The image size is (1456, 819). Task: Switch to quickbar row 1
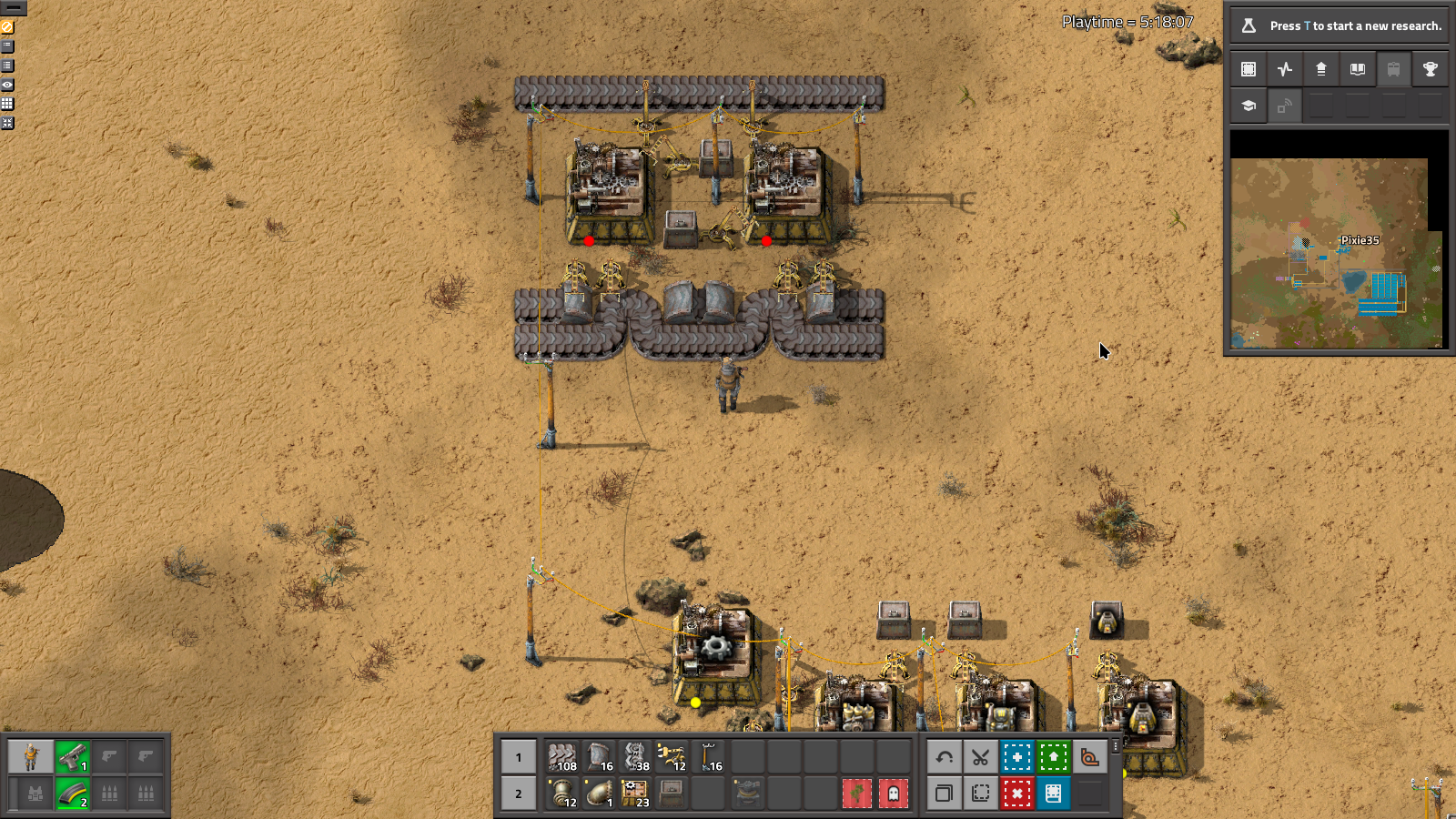coord(519,757)
